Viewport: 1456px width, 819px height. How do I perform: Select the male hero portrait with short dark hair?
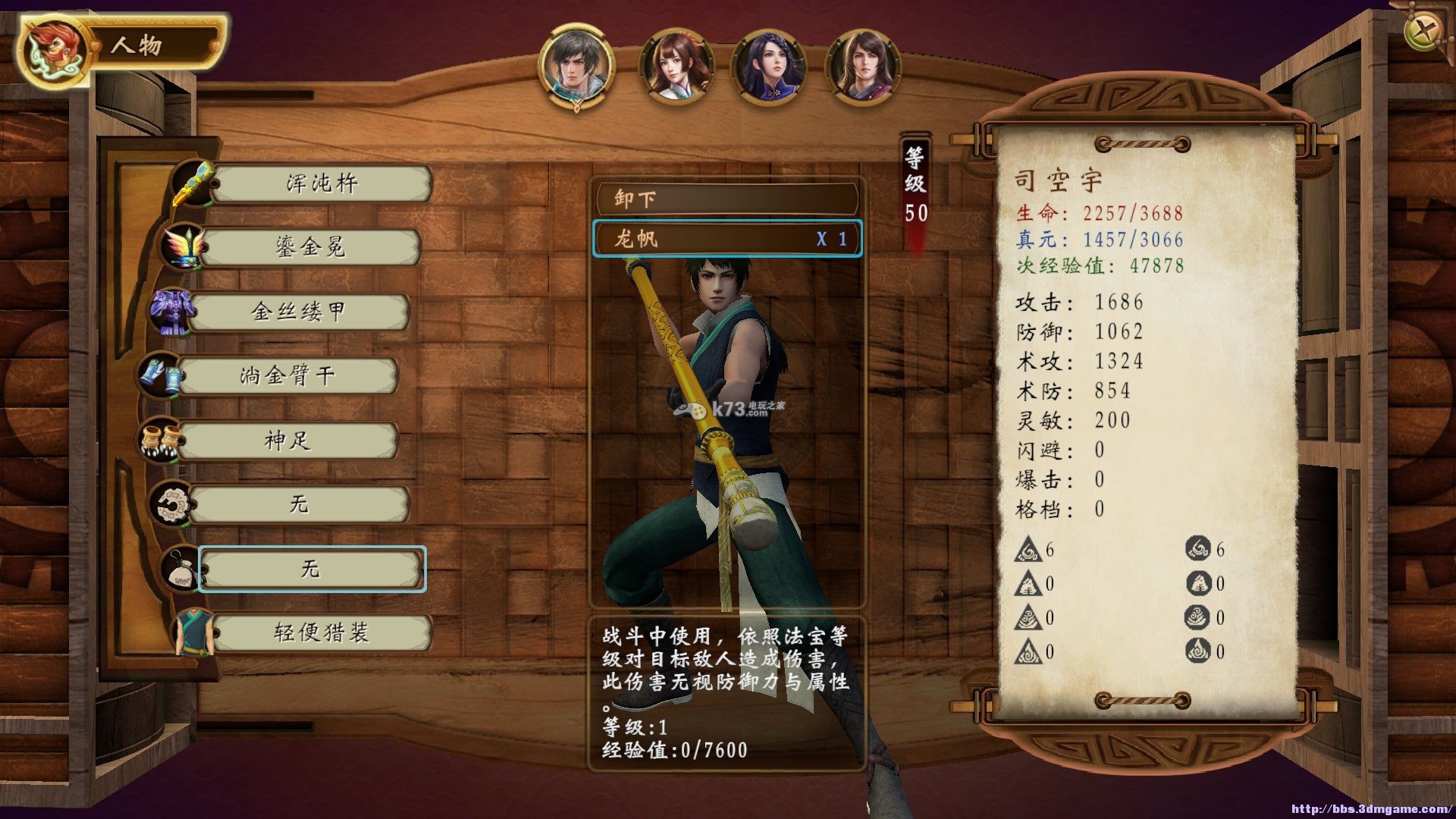[576, 65]
